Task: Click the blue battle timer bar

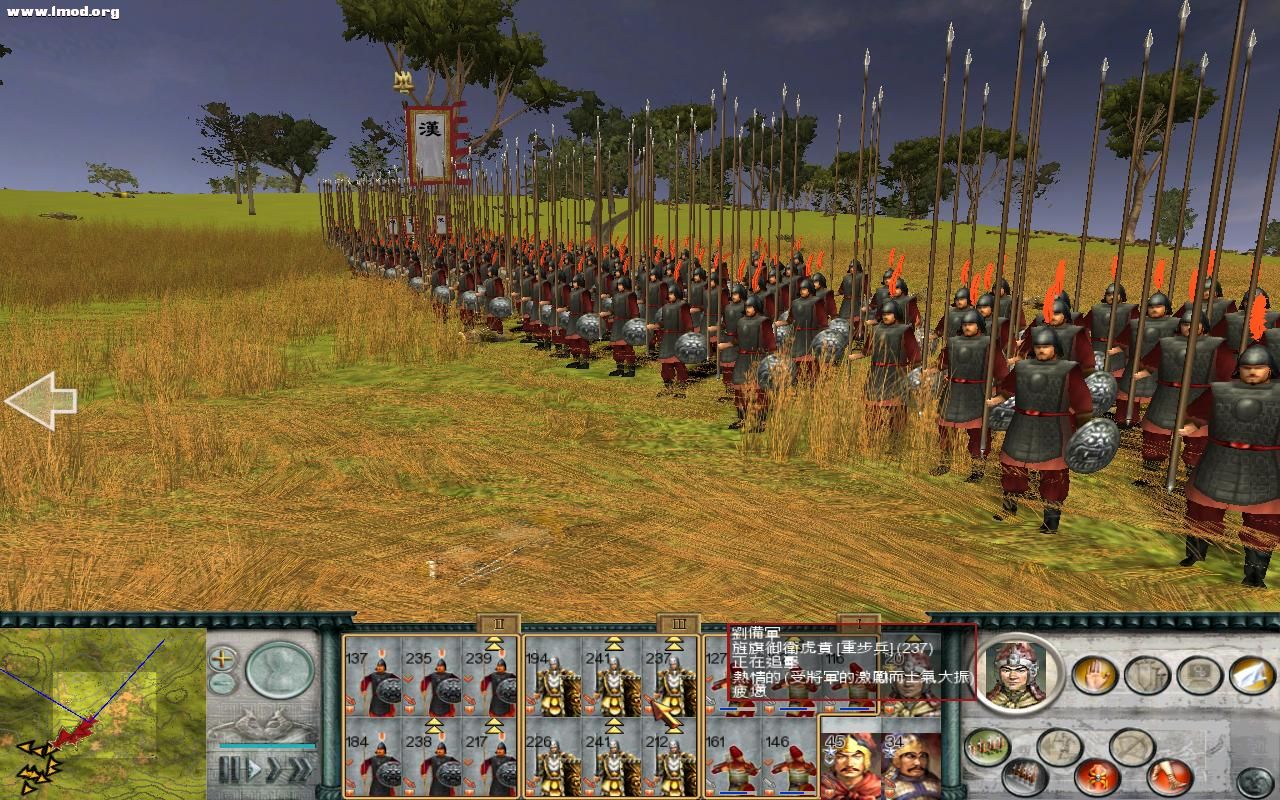Action: point(268,747)
